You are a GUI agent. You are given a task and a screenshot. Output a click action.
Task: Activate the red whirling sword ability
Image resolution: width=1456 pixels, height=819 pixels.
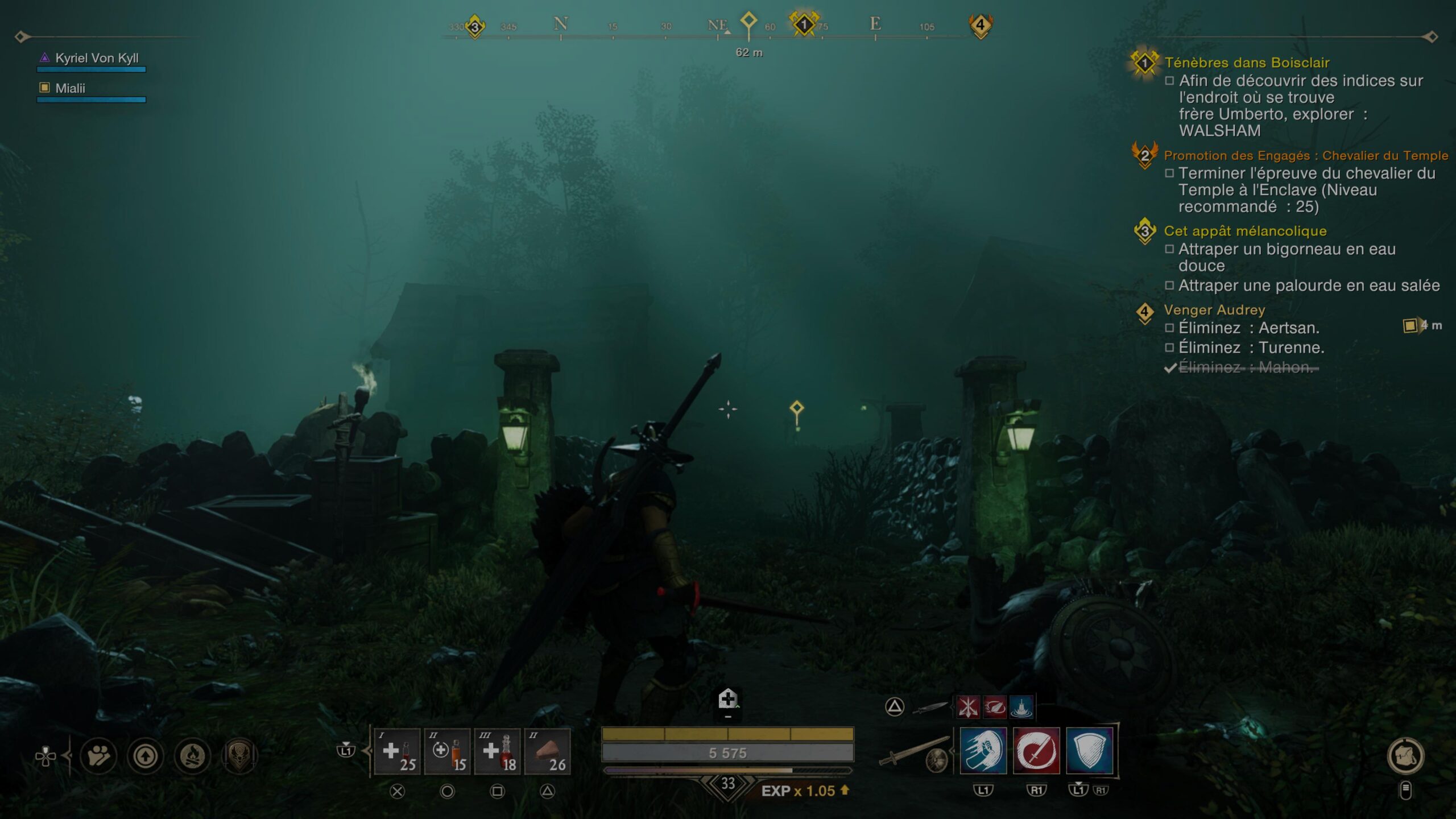point(1036,751)
